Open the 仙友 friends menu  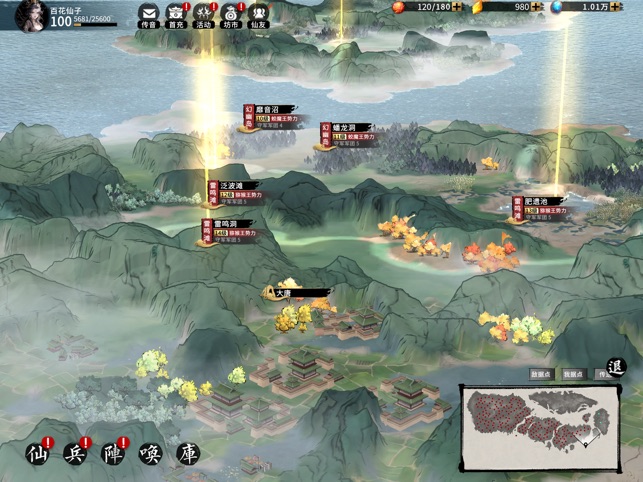259,14
